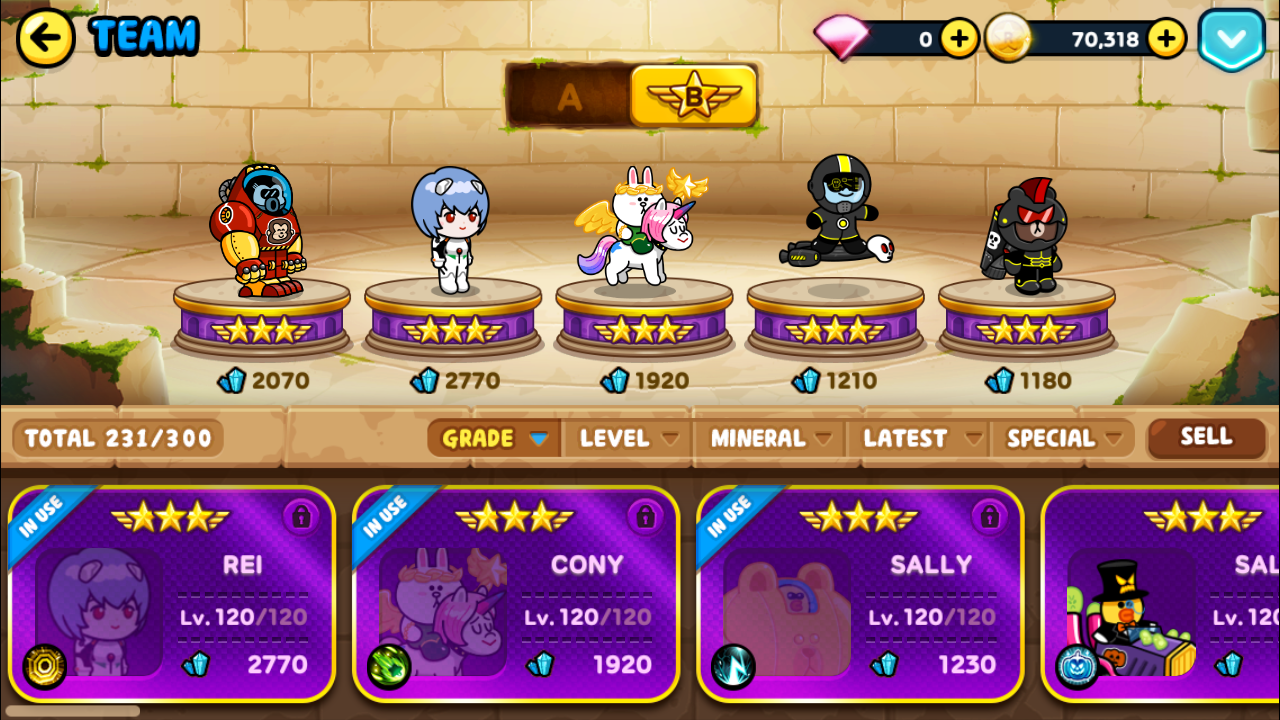Go back using the yellow arrow button
Screen dimensions: 1280x720
coord(45,38)
